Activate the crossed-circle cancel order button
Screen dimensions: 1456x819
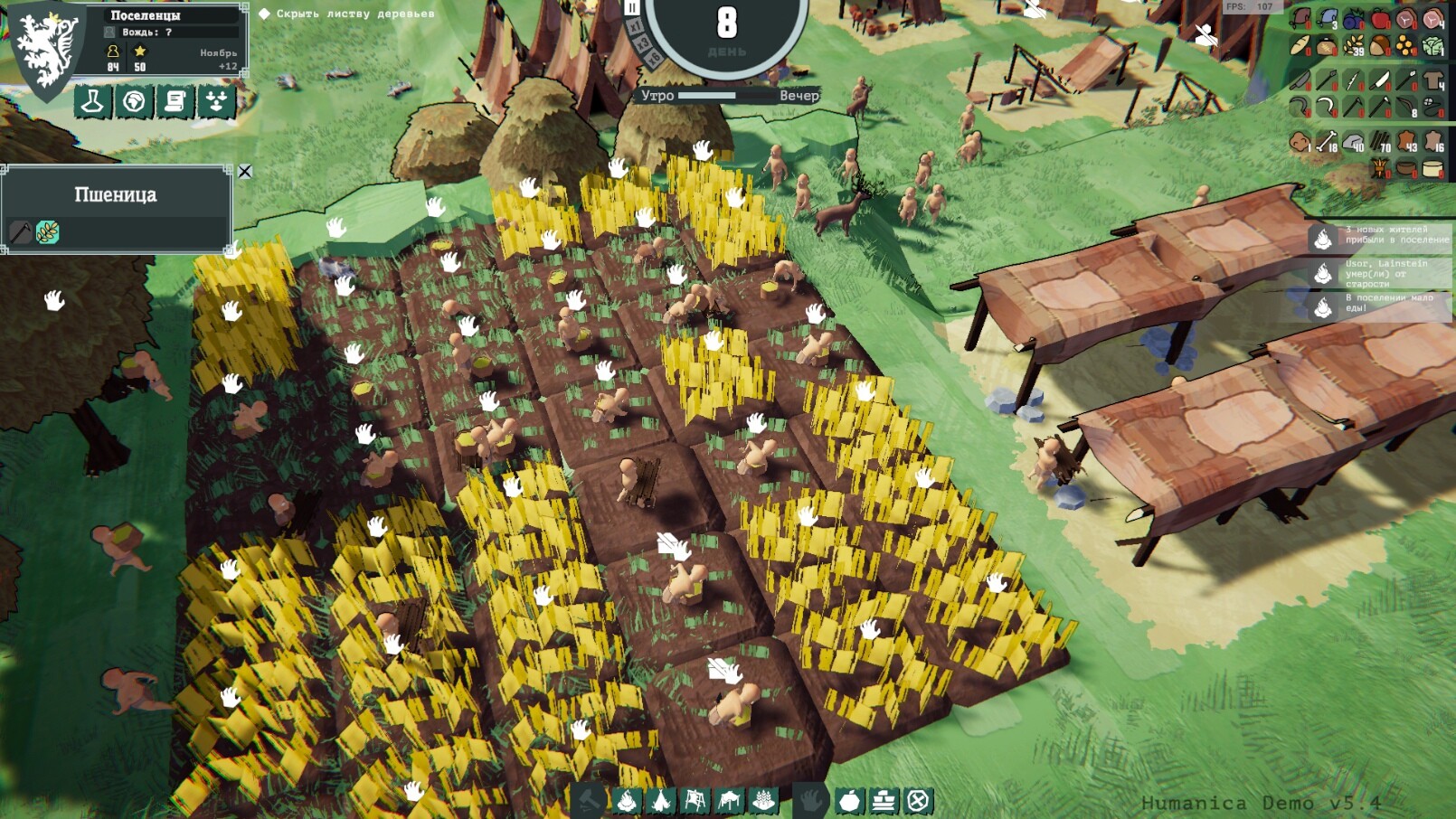coord(918,801)
